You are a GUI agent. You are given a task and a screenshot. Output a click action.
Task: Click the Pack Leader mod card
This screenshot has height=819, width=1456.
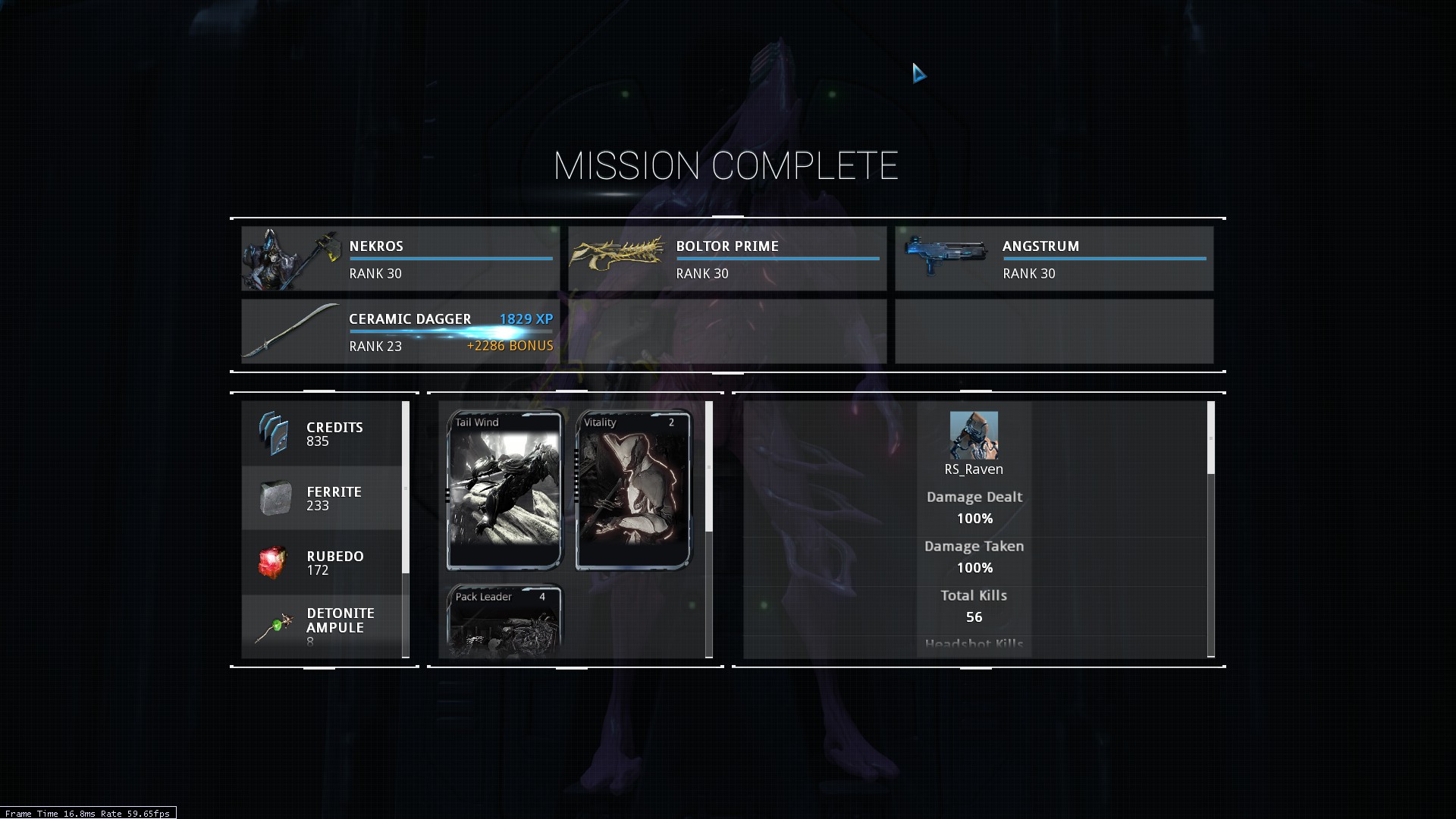505,620
